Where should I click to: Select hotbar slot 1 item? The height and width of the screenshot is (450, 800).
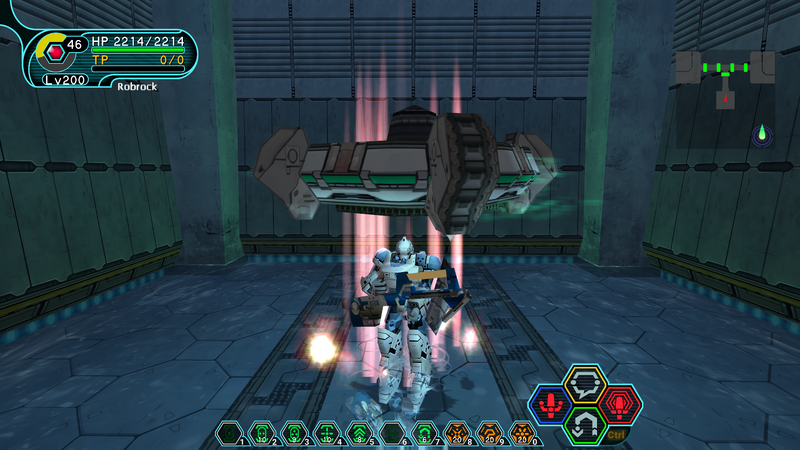pos(230,433)
